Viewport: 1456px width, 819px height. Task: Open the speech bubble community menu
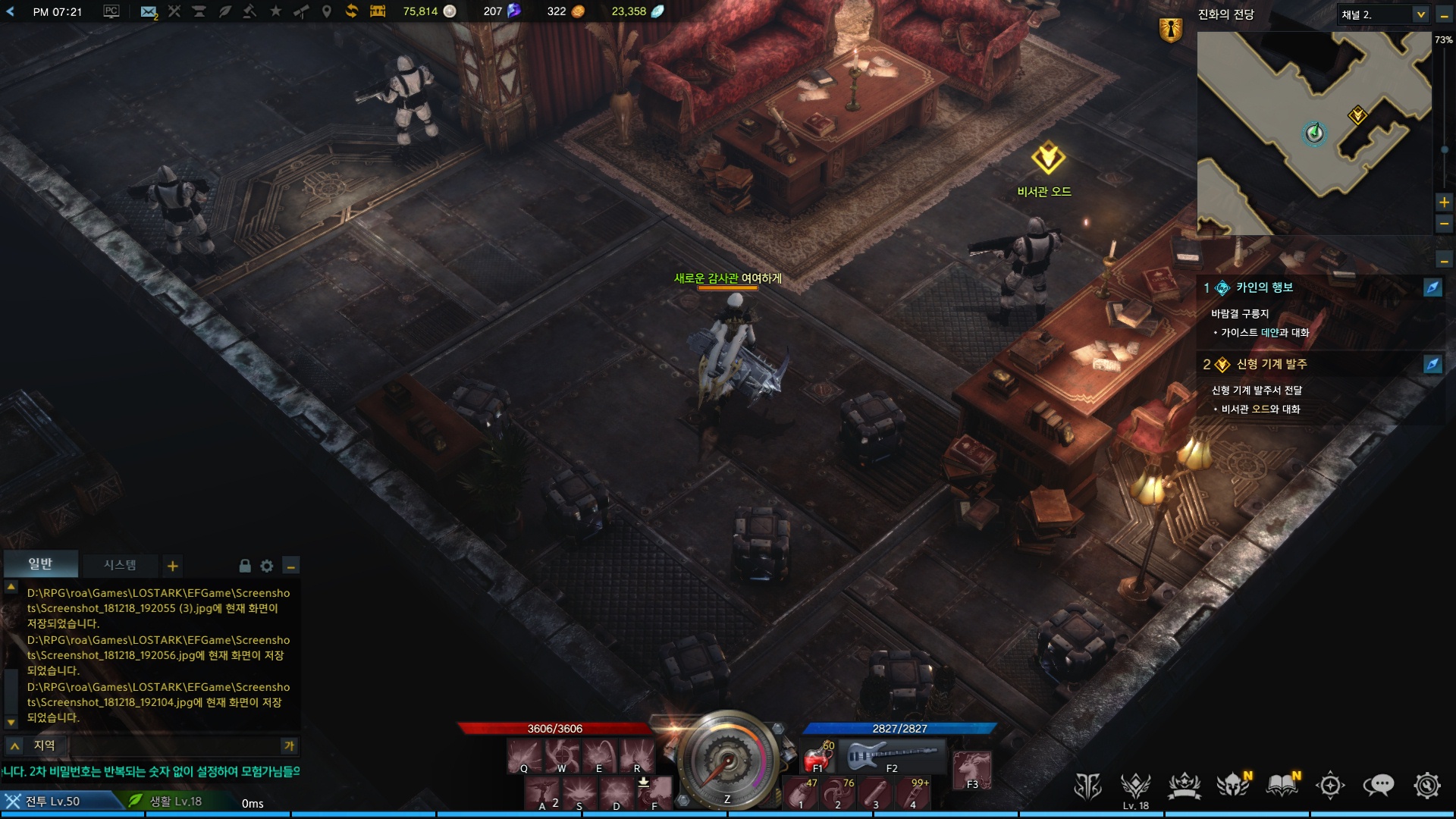[x=1378, y=786]
